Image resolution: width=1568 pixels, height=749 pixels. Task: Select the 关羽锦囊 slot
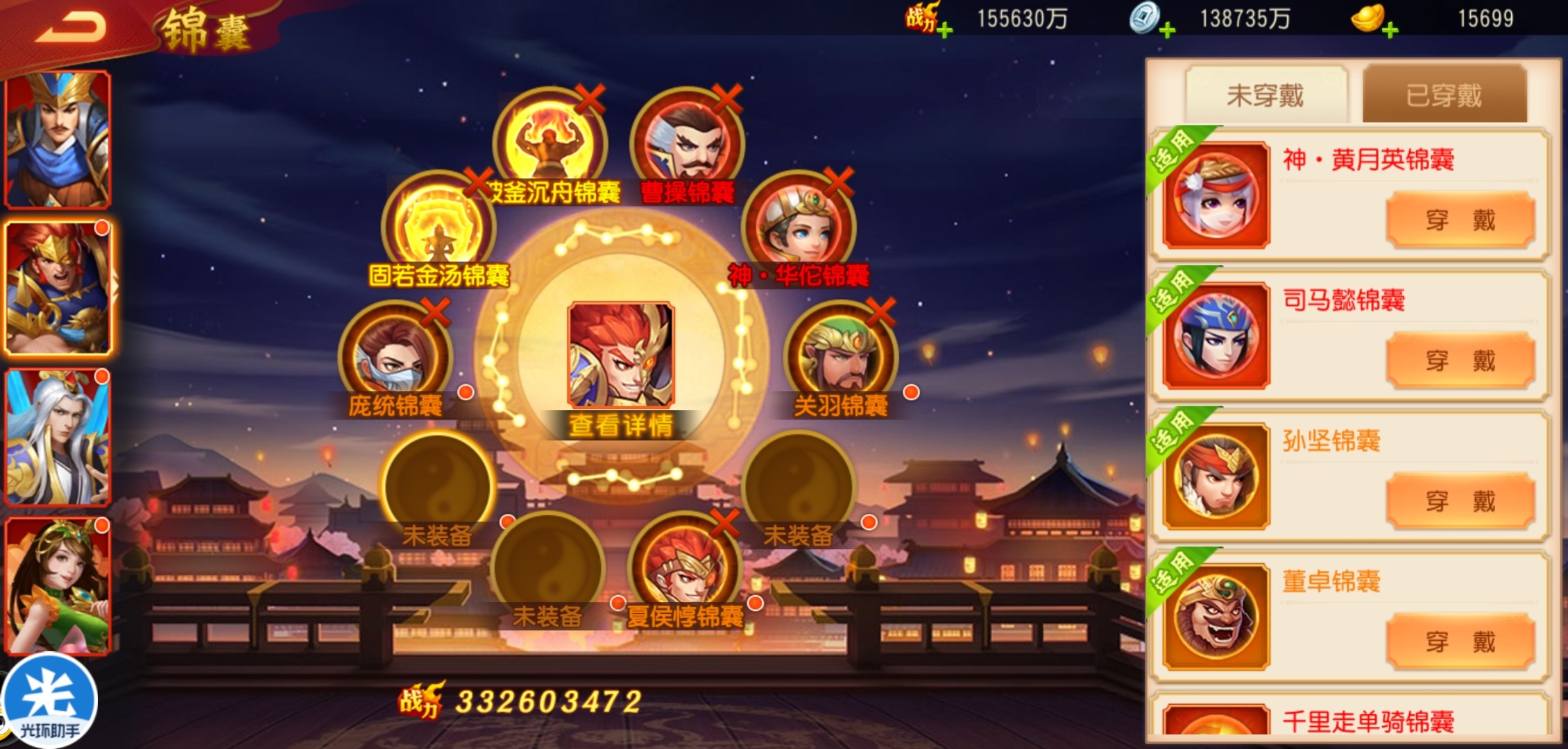pos(840,358)
